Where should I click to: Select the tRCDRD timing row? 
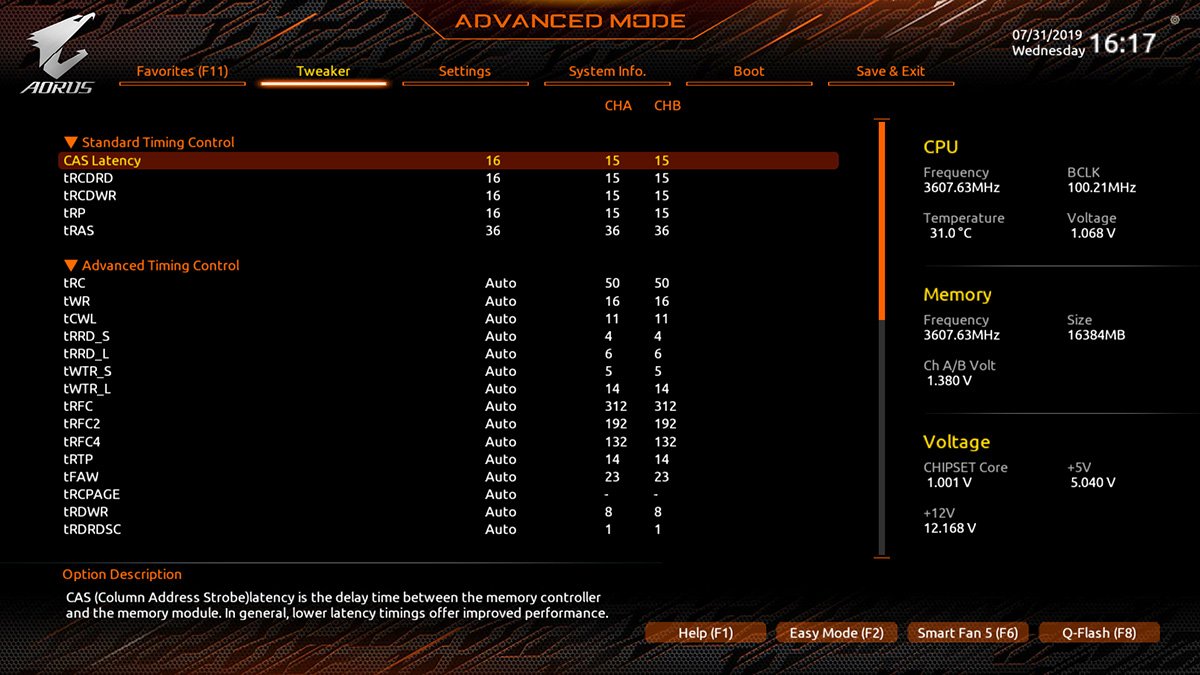tap(88, 178)
